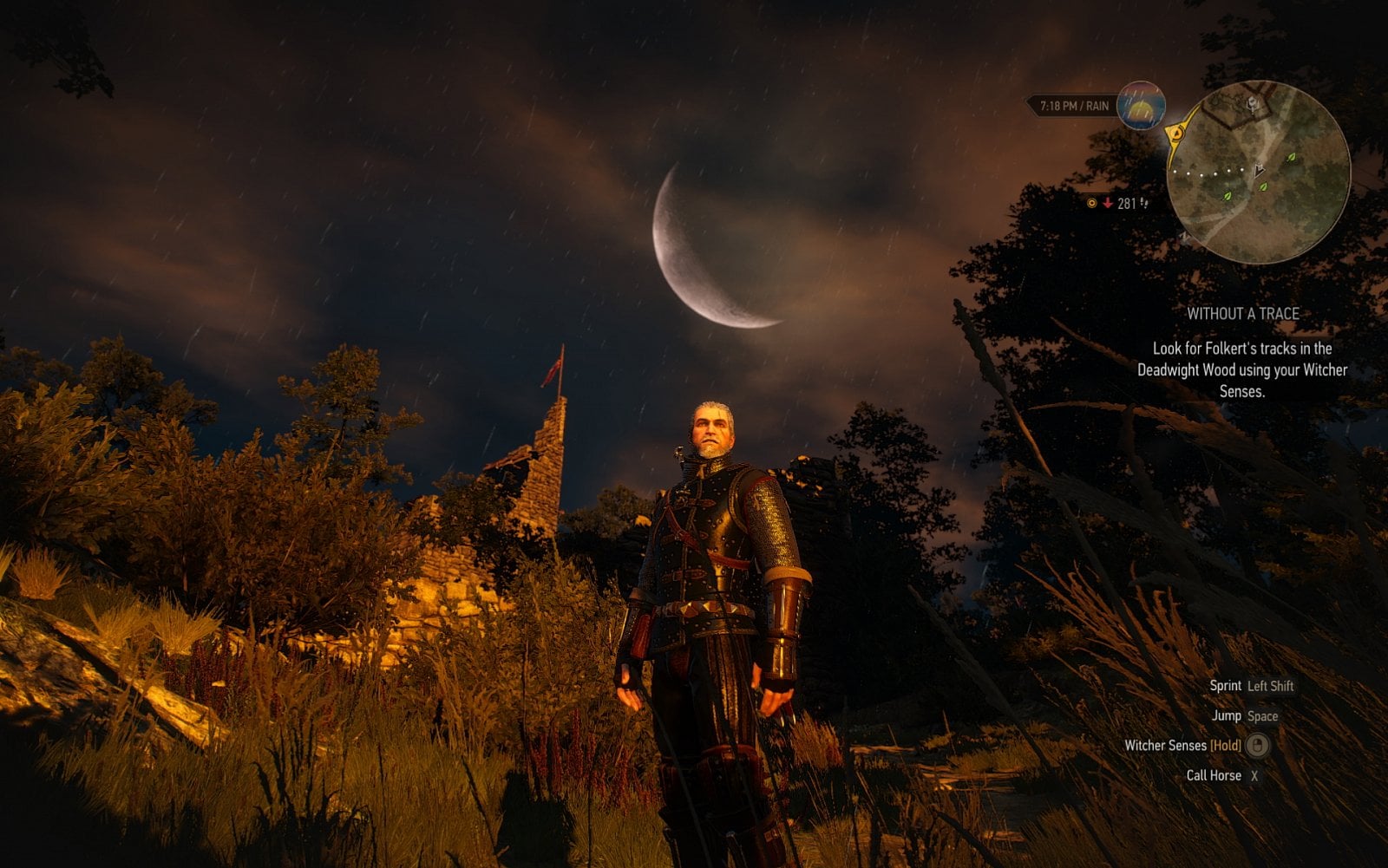Select the golden player arrow on the minimap

(x=1176, y=133)
